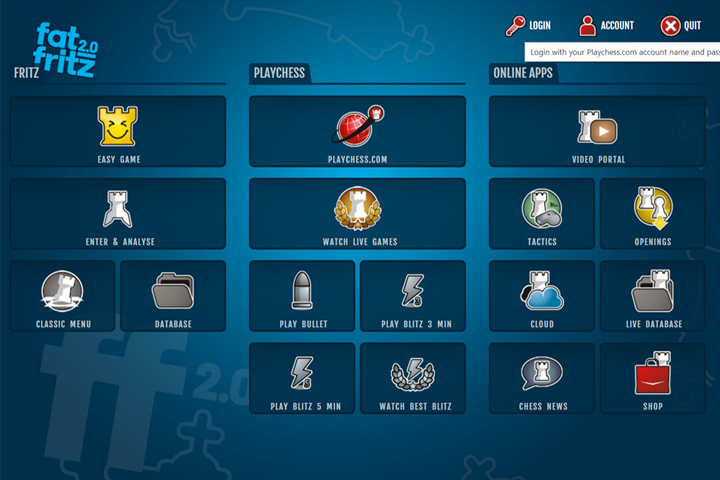Quit the application

(680, 26)
